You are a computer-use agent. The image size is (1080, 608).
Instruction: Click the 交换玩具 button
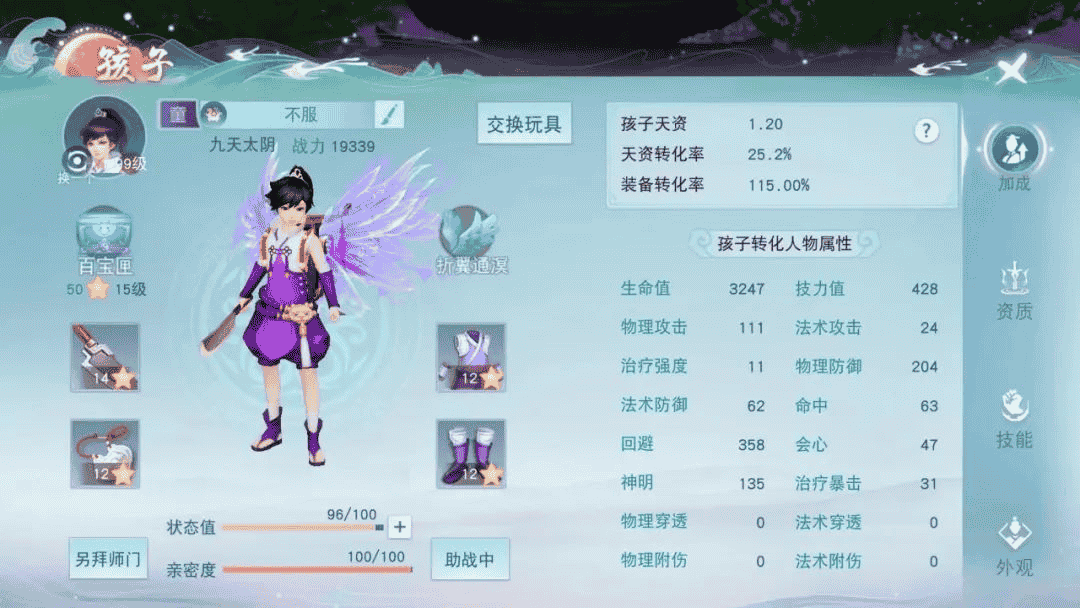[524, 125]
